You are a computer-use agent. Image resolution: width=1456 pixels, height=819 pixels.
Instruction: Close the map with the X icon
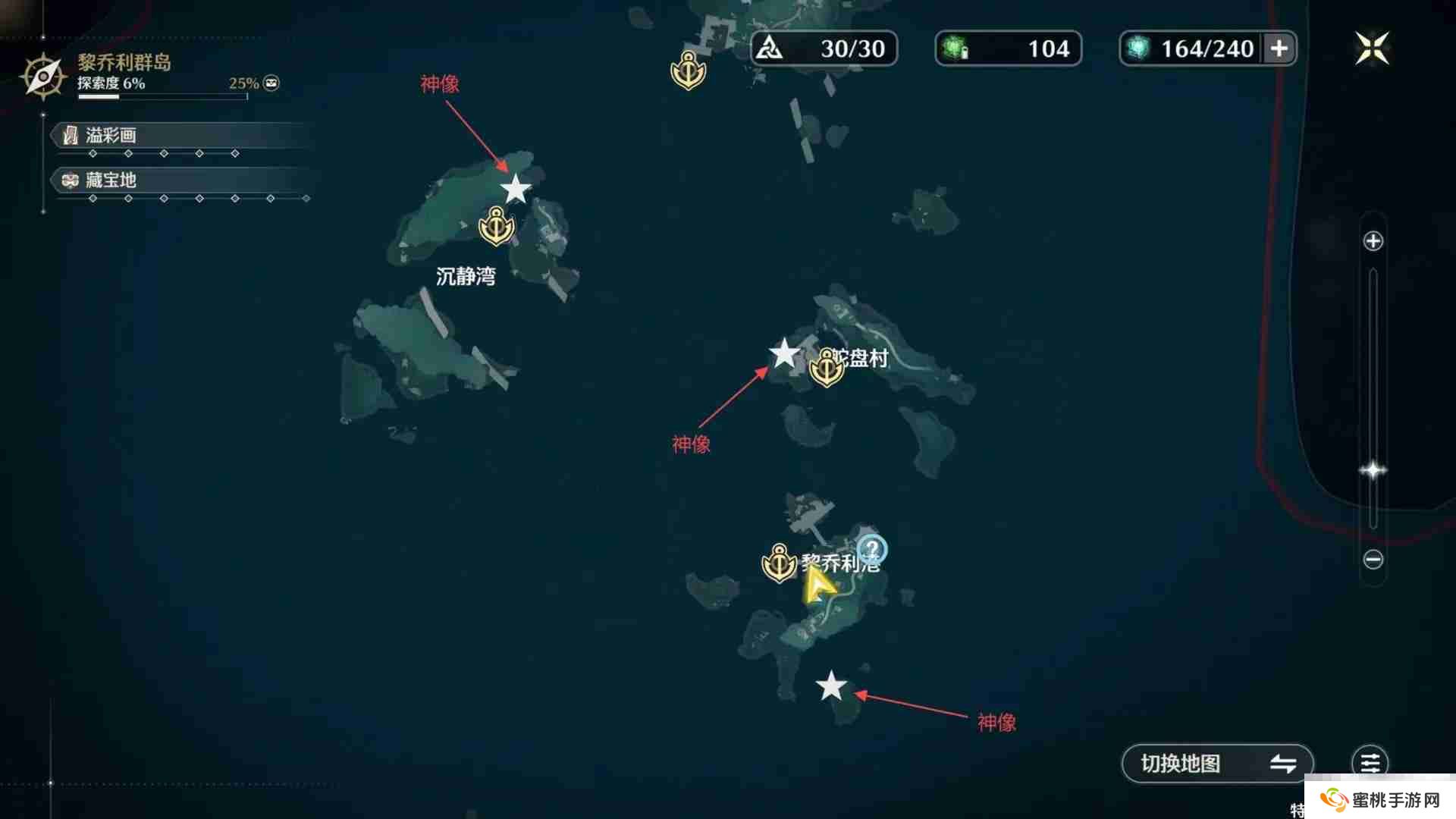coord(1372,48)
